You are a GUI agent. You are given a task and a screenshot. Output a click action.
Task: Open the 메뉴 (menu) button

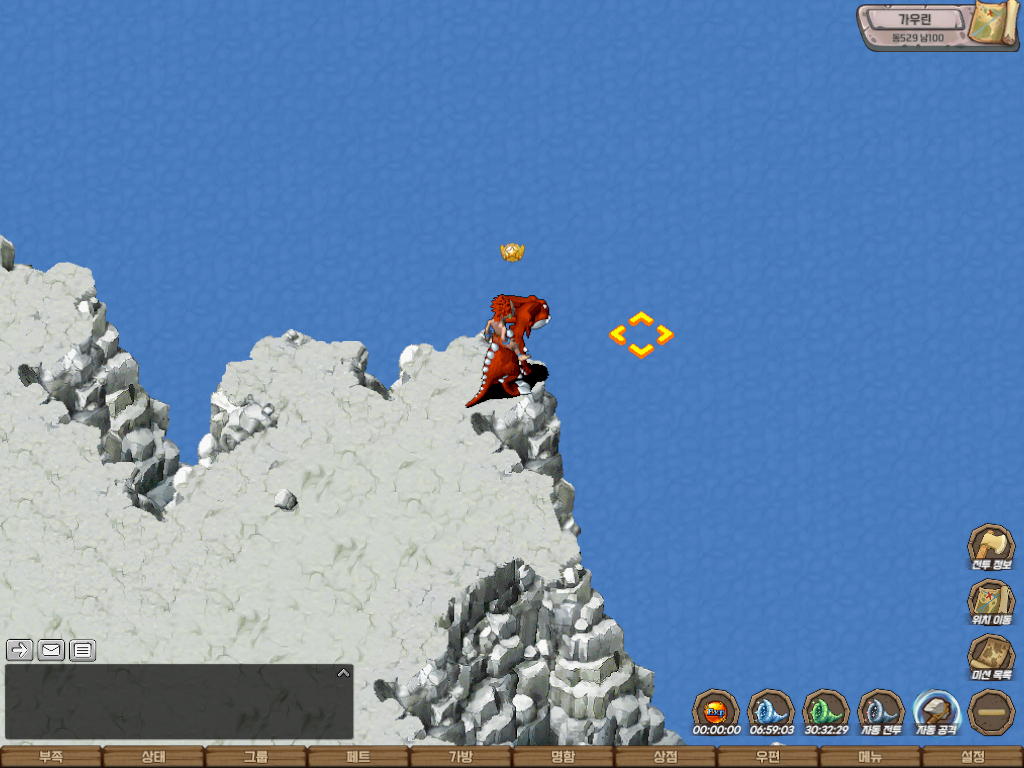click(870, 757)
